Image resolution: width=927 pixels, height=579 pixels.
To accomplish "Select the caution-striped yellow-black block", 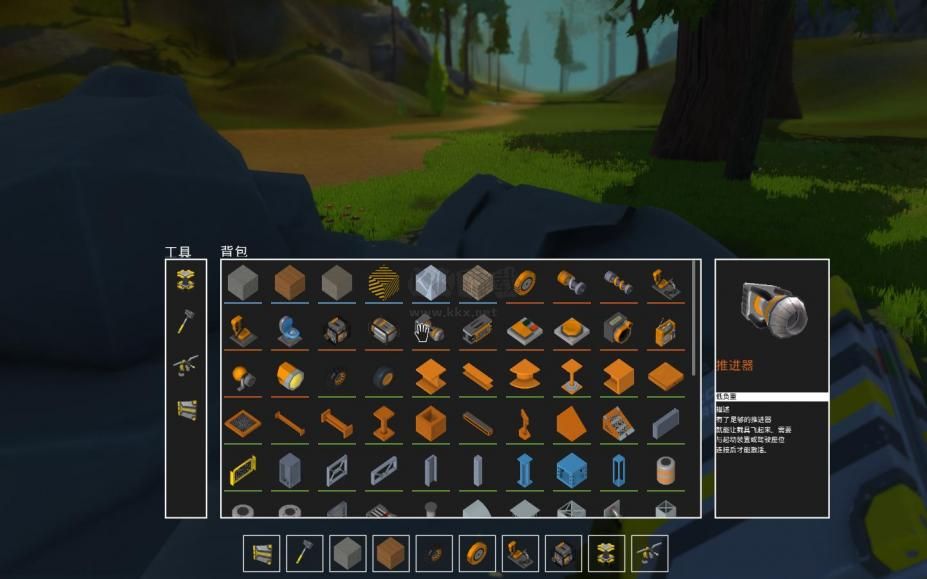I will pyautogui.click(x=383, y=281).
